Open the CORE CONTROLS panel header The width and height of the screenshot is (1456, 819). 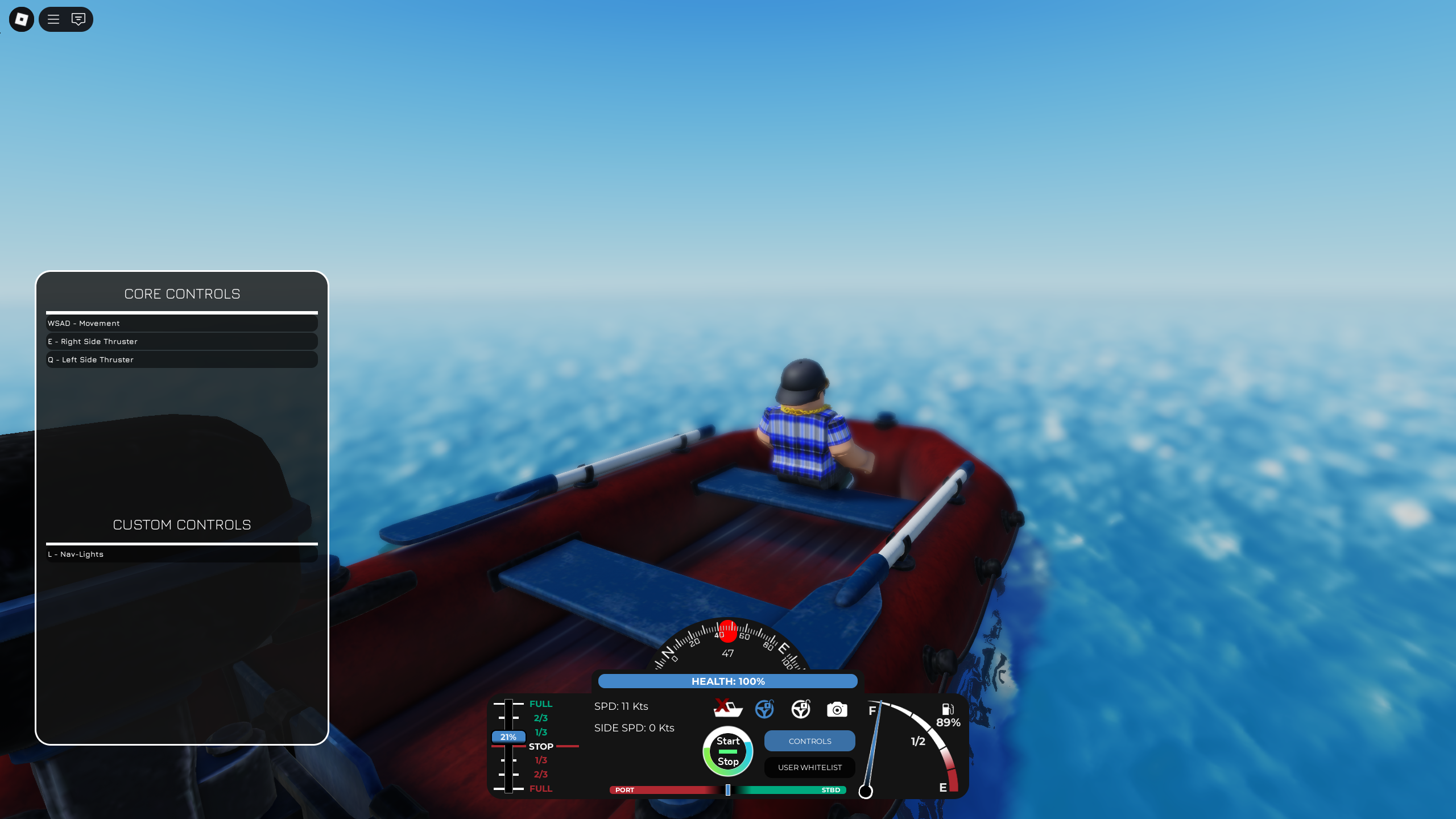[182, 293]
